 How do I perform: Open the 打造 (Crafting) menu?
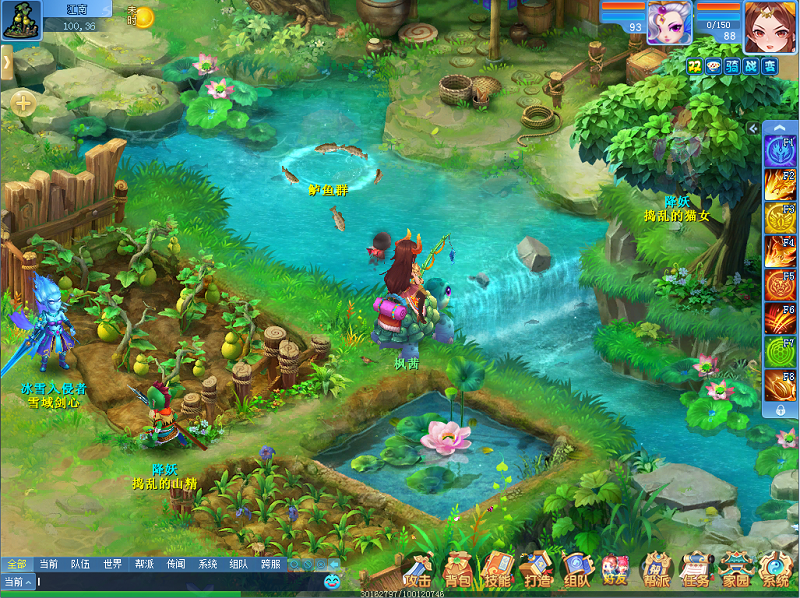(x=536, y=572)
